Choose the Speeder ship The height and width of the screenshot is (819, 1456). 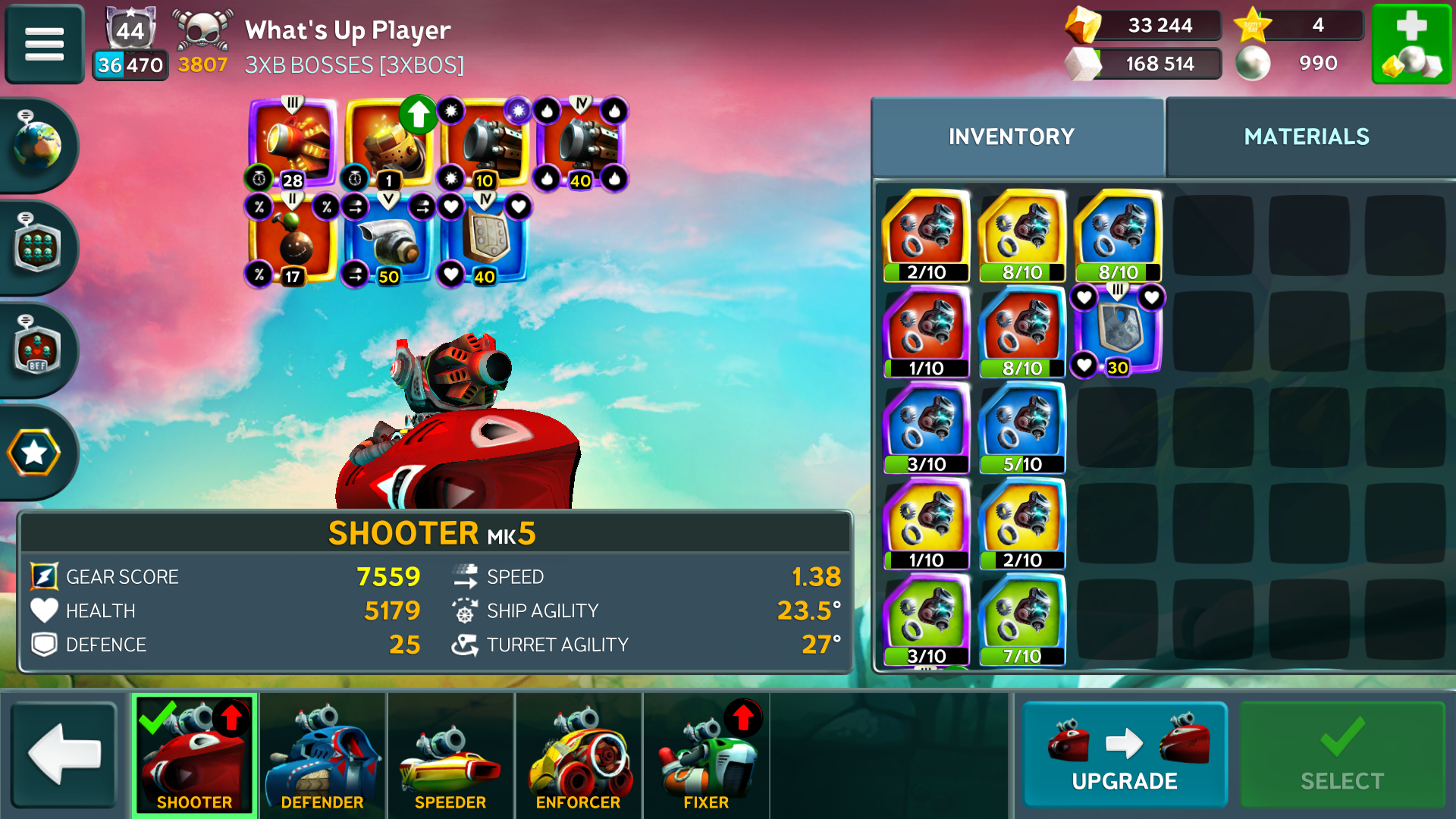450,755
